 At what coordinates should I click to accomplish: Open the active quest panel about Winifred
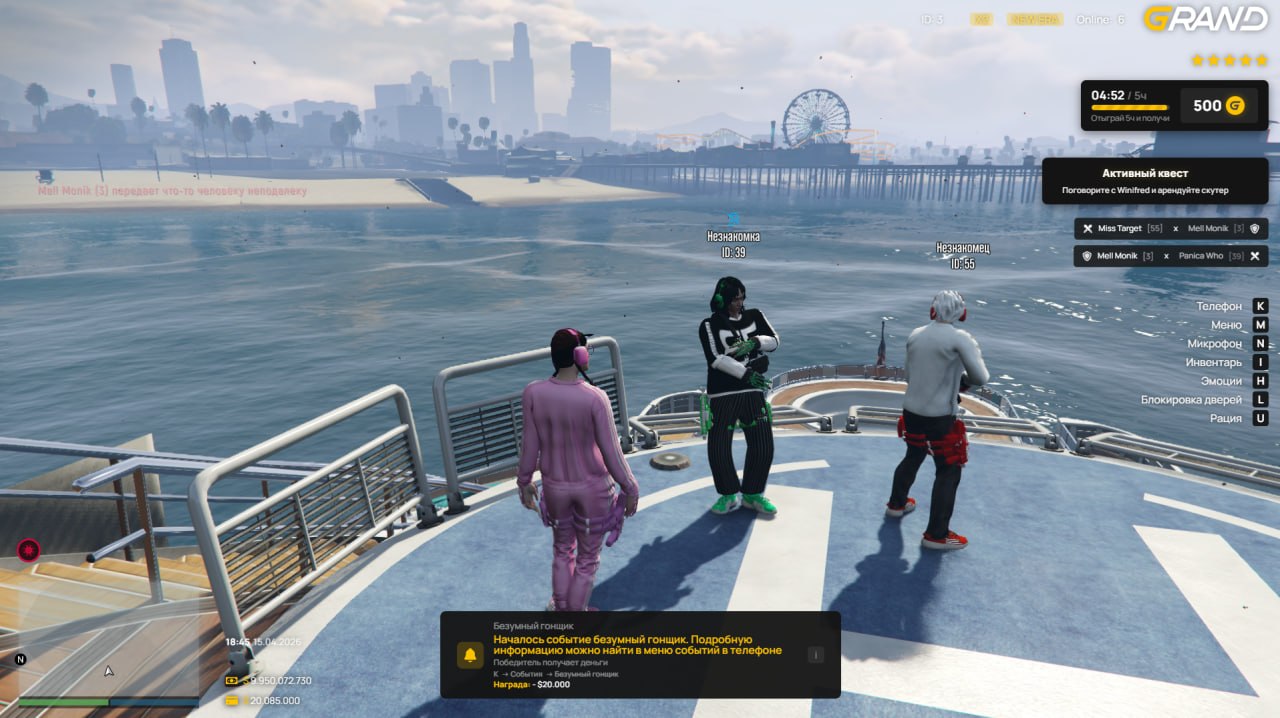point(1155,181)
